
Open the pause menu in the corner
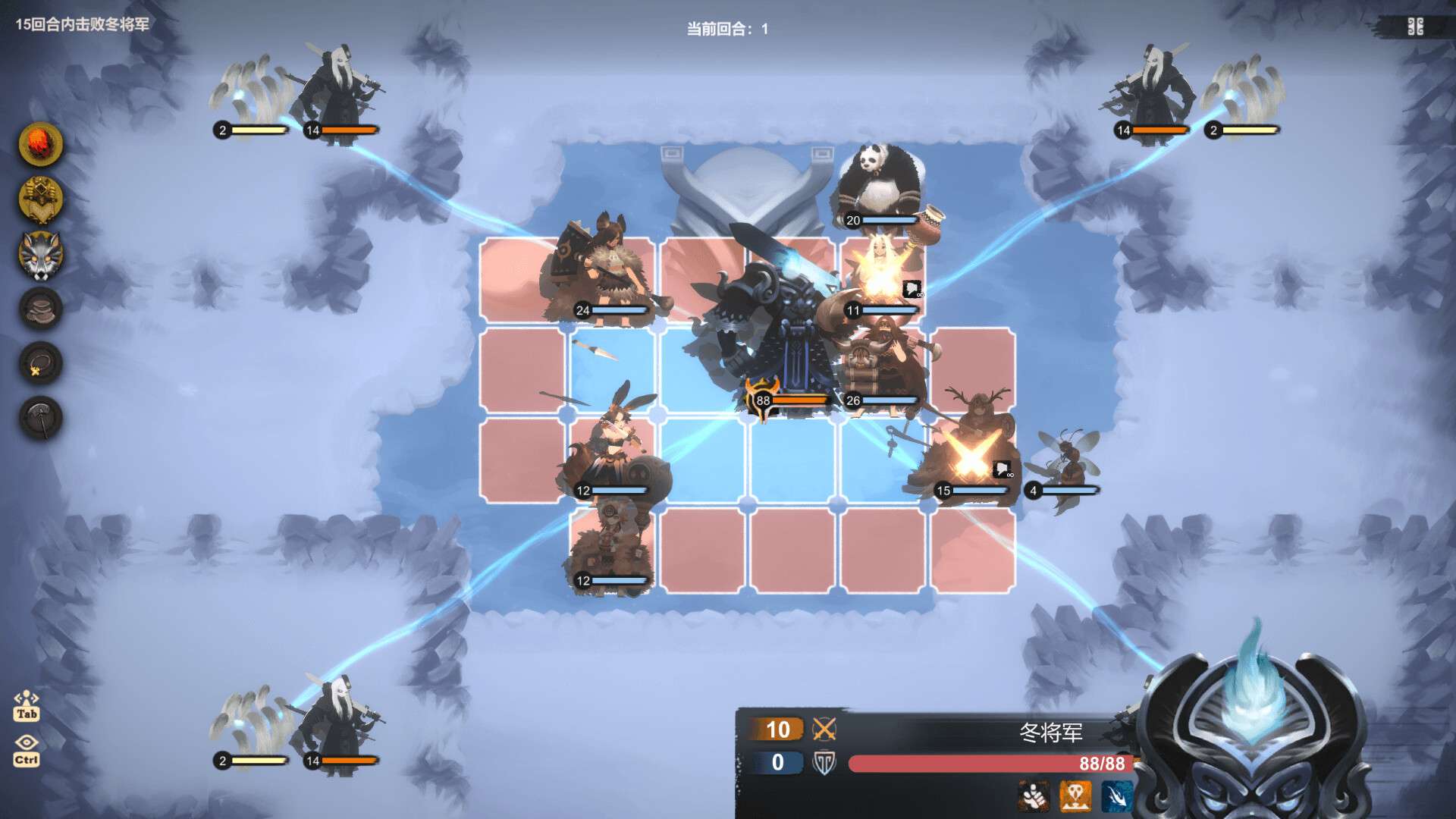point(1415,27)
